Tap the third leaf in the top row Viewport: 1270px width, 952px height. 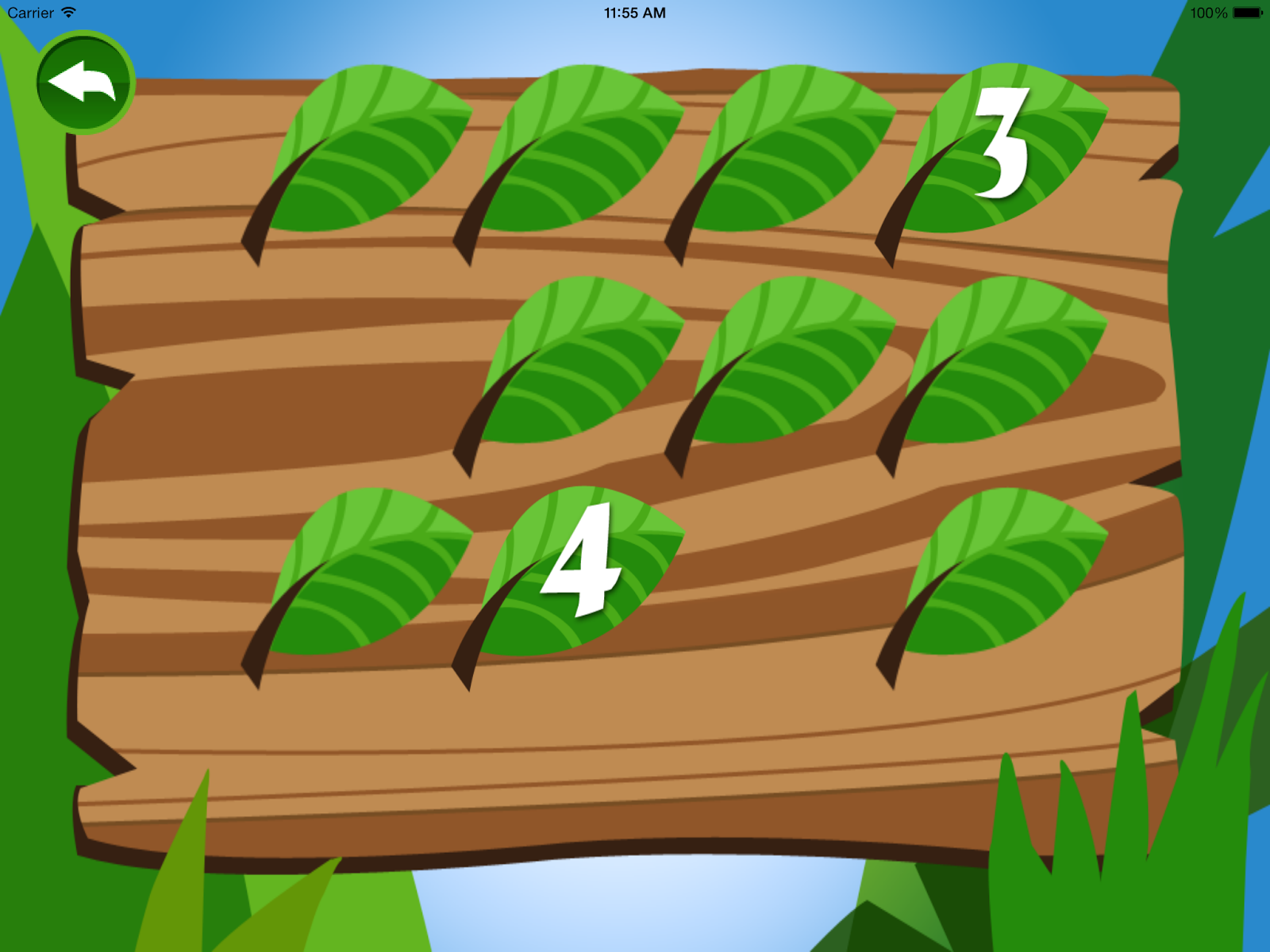[794, 151]
